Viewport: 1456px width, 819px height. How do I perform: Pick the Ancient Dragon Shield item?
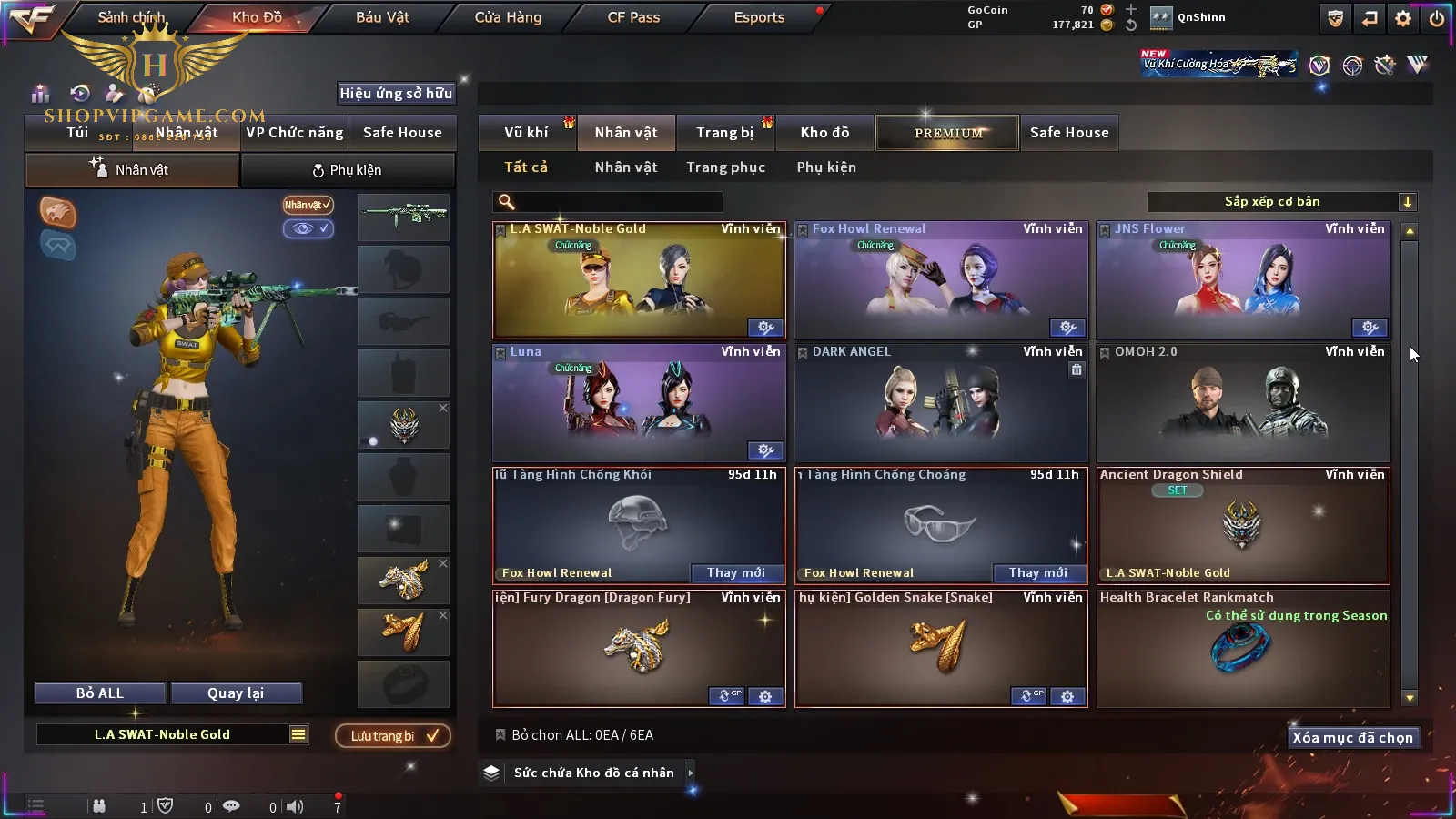(1243, 528)
